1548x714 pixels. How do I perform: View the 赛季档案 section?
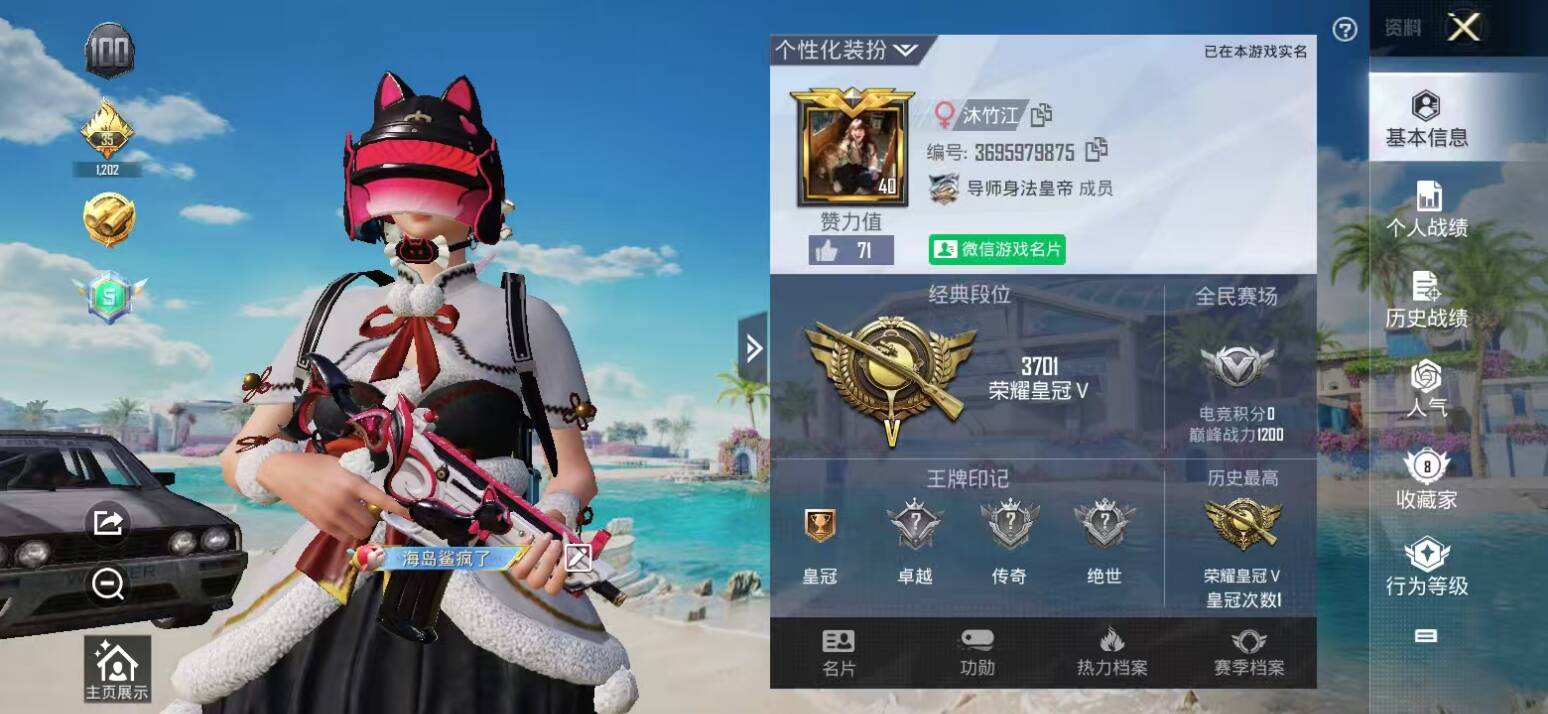click(x=1248, y=653)
